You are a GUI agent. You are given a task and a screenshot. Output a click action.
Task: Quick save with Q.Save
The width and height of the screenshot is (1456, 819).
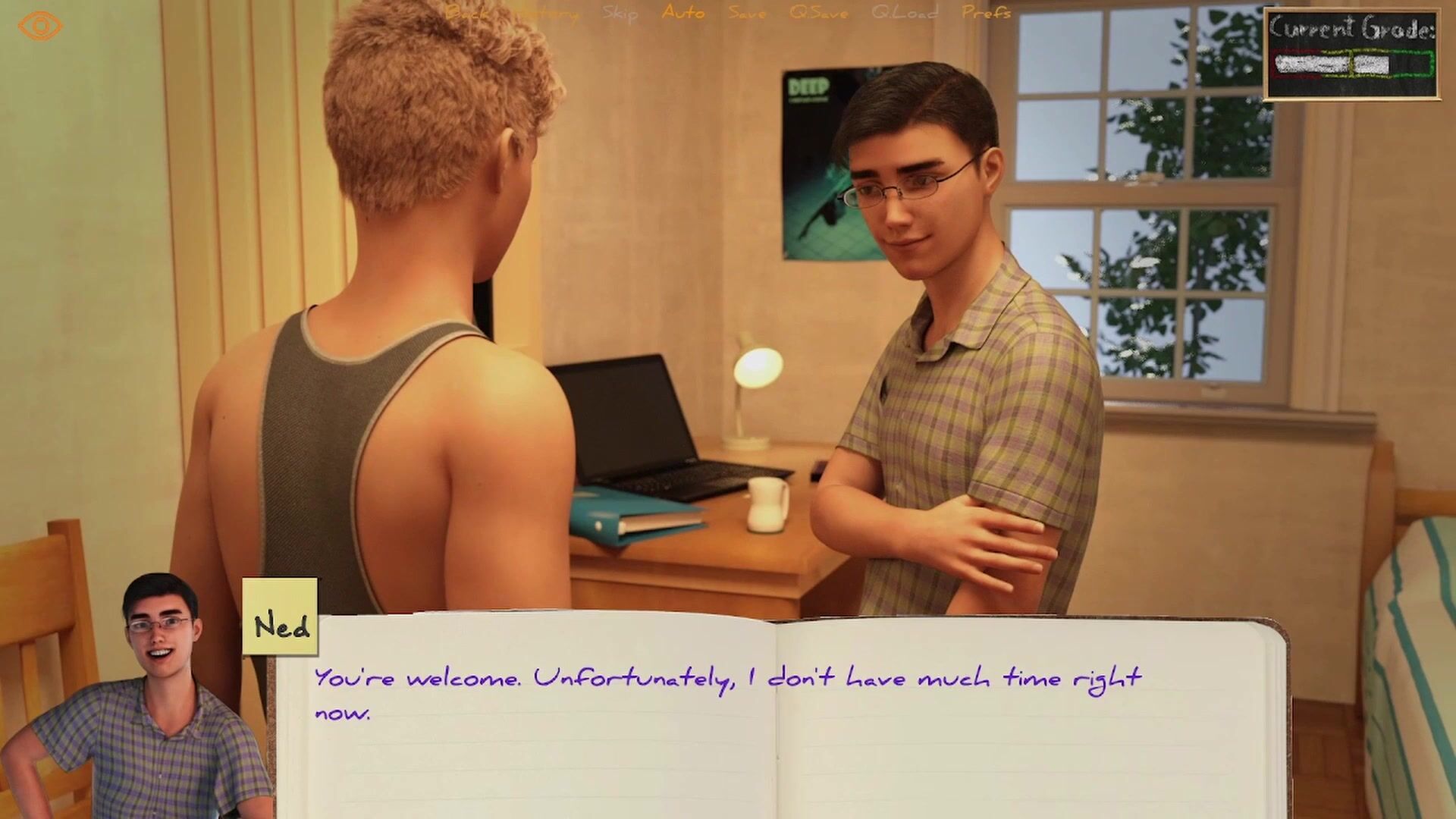tap(818, 13)
